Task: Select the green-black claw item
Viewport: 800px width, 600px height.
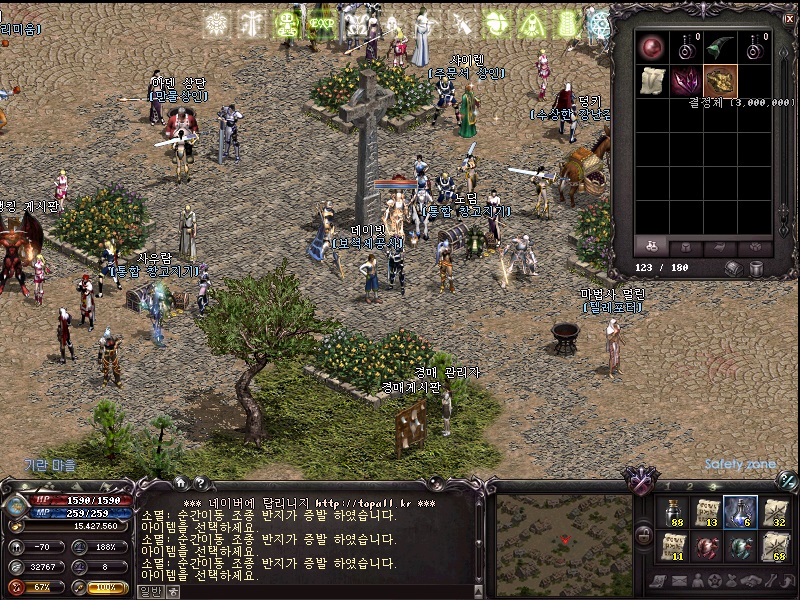Action: 720,47
